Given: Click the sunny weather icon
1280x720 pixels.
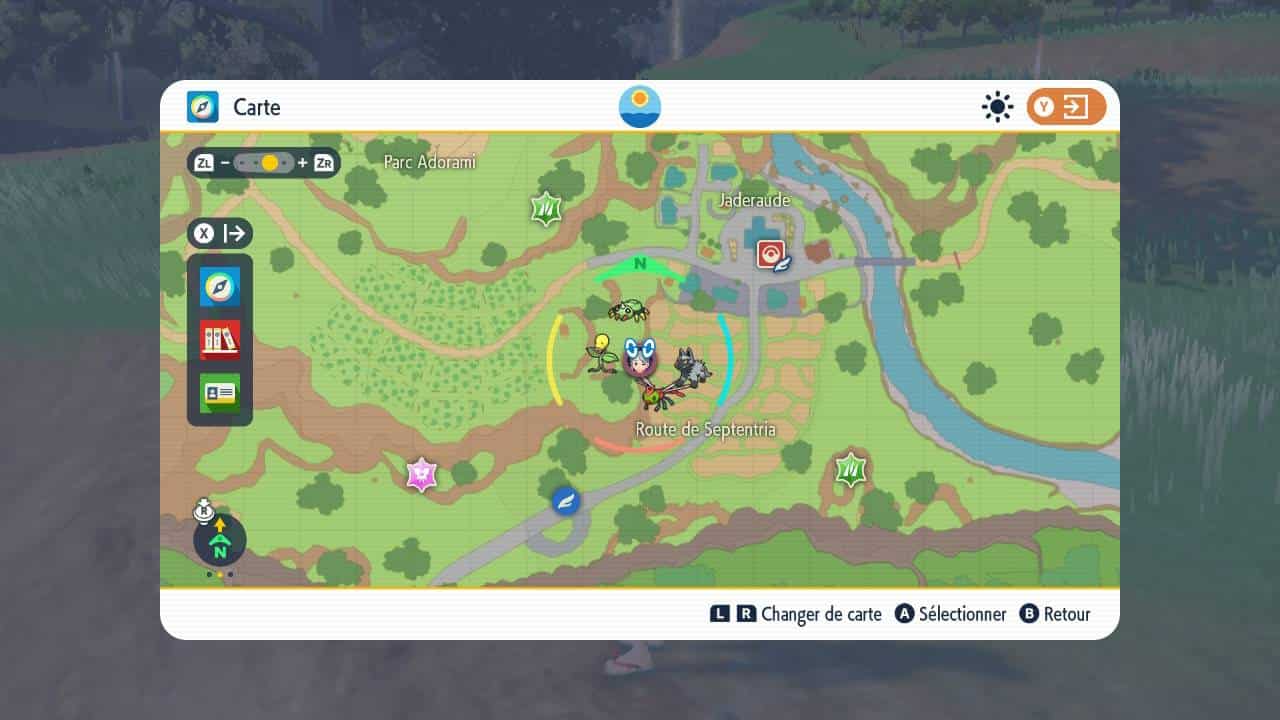Looking at the screenshot, I should point(997,107).
